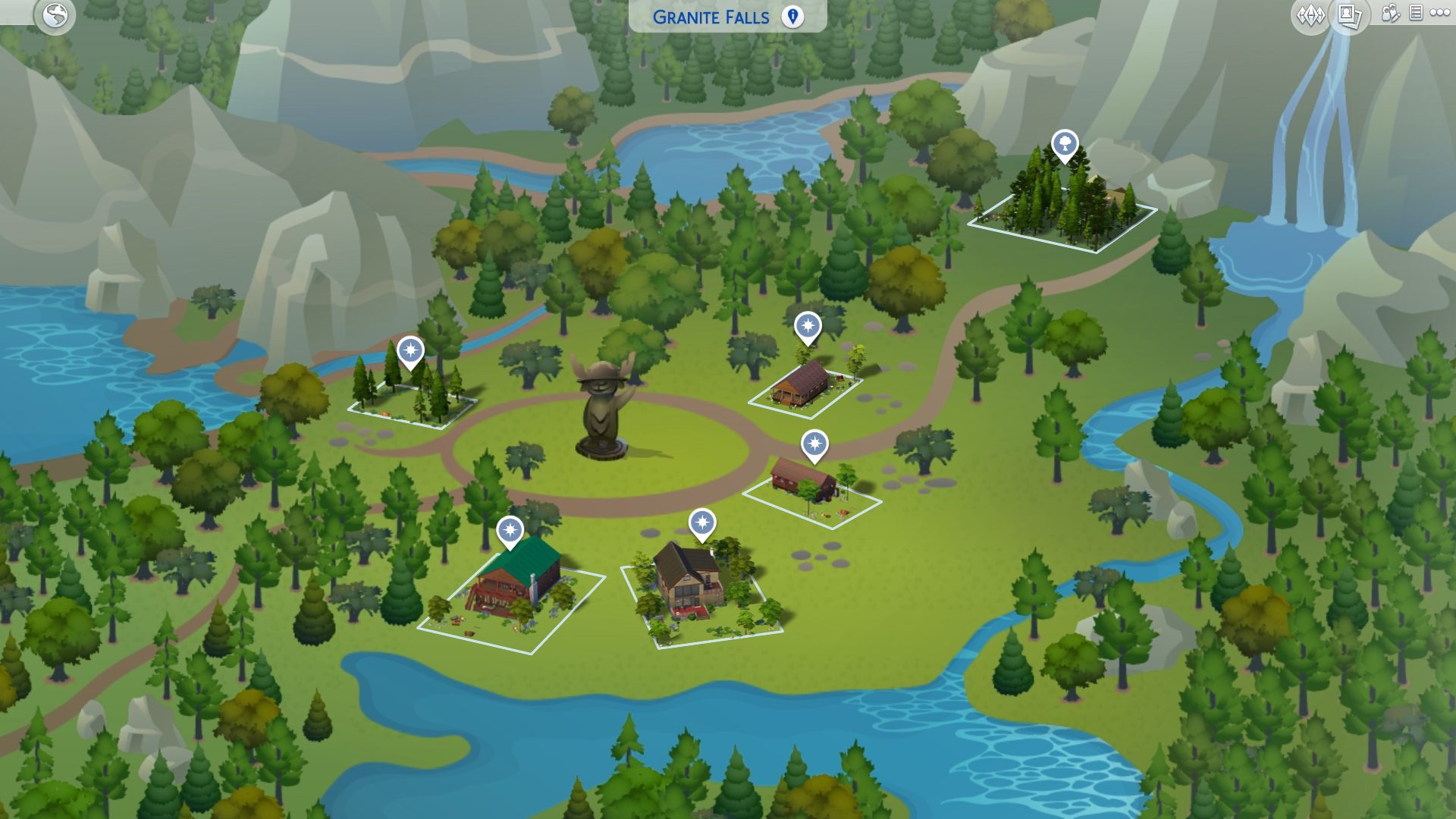1456x819 pixels.
Task: Click the tree pin on the forest lot
Action: point(1065,144)
